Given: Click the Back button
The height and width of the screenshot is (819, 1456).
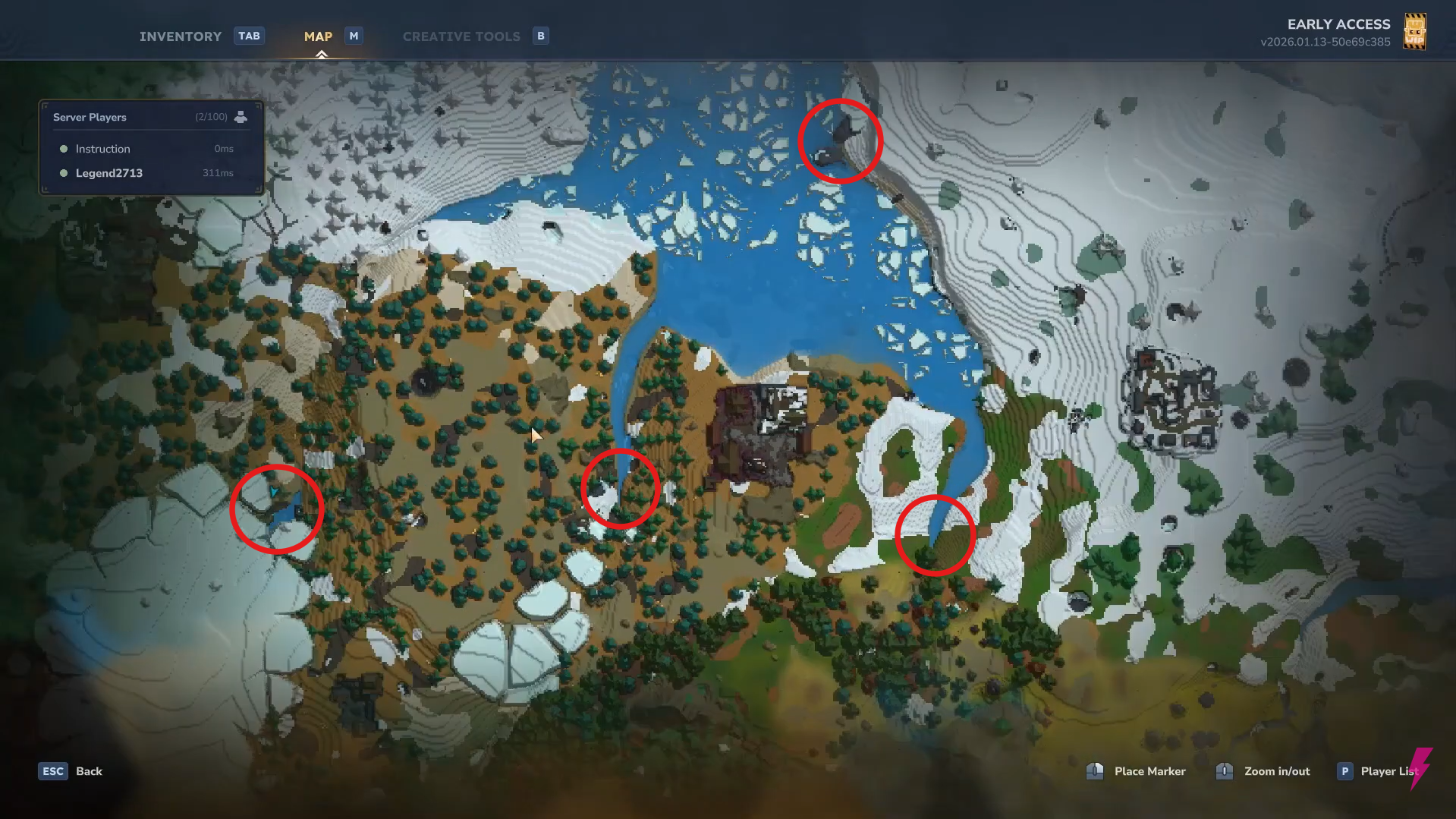Looking at the screenshot, I should 89,770.
